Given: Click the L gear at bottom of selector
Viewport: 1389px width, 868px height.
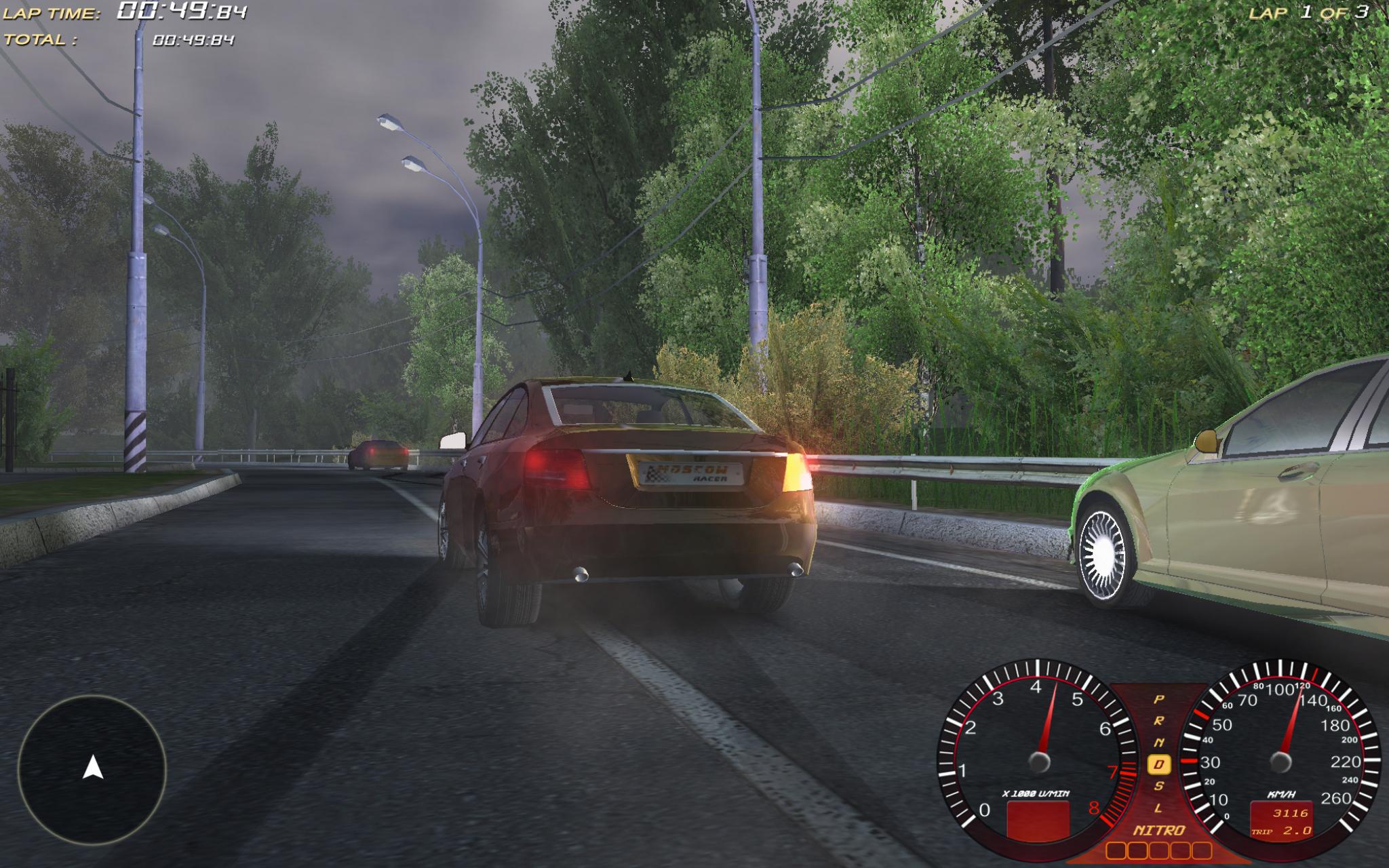Looking at the screenshot, I should tap(1158, 807).
